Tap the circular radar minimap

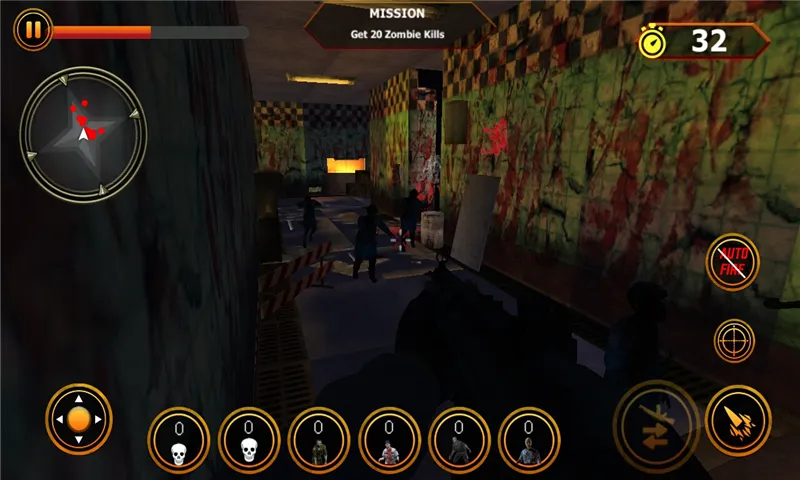pyautogui.click(x=83, y=132)
